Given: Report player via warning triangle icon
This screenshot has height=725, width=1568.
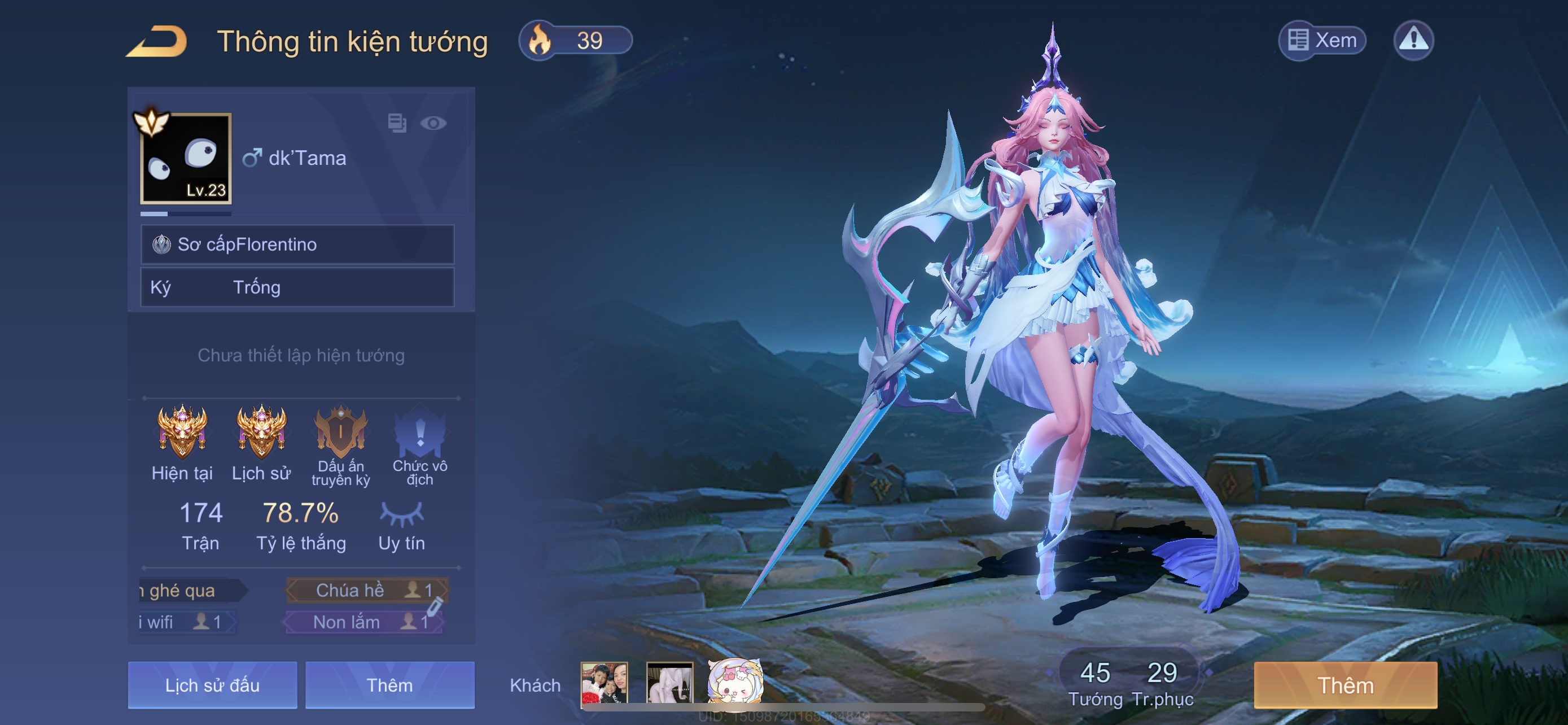Looking at the screenshot, I should [1413, 41].
